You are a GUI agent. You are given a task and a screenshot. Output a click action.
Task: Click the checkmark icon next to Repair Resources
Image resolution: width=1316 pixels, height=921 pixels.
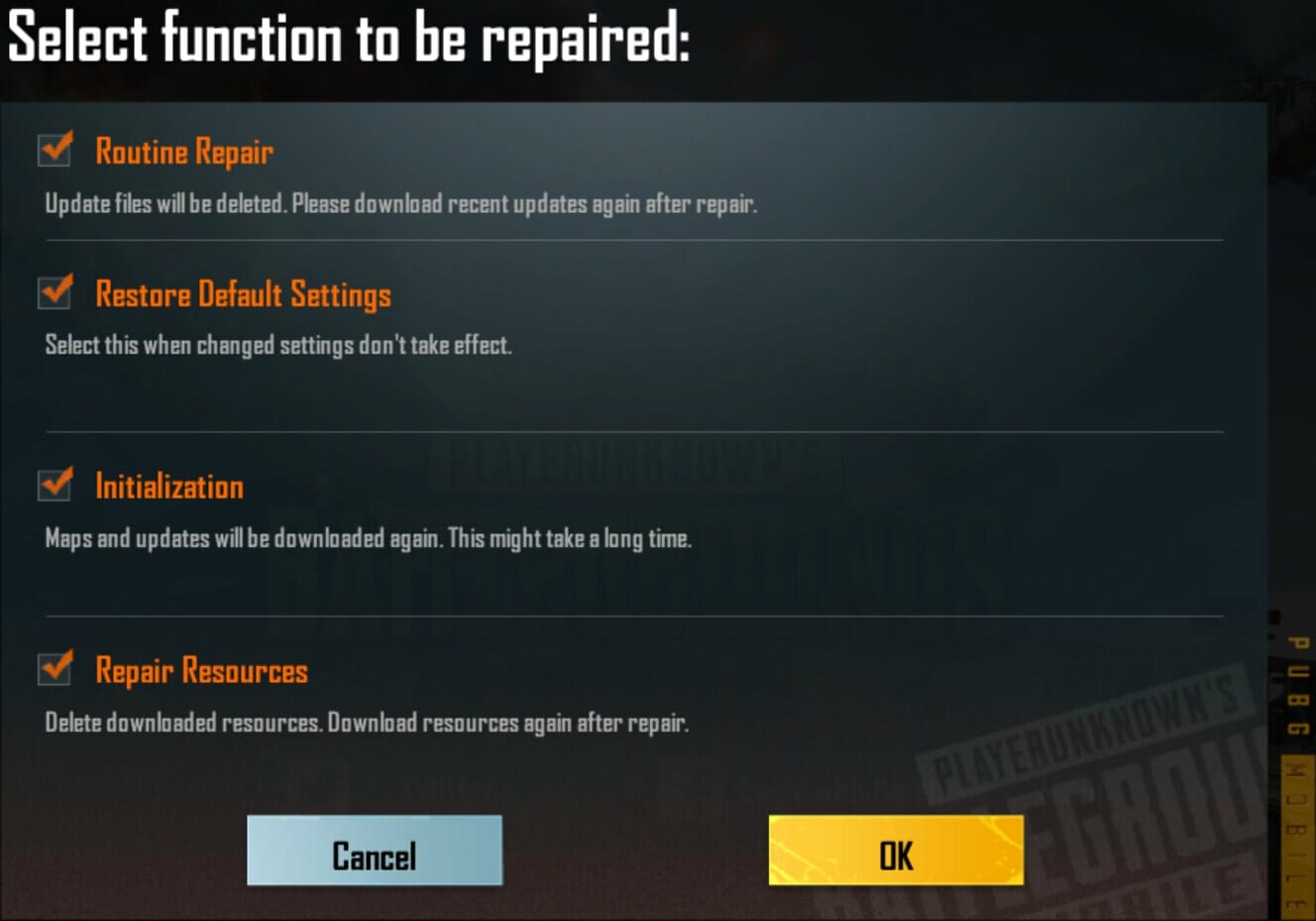pyautogui.click(x=55, y=669)
